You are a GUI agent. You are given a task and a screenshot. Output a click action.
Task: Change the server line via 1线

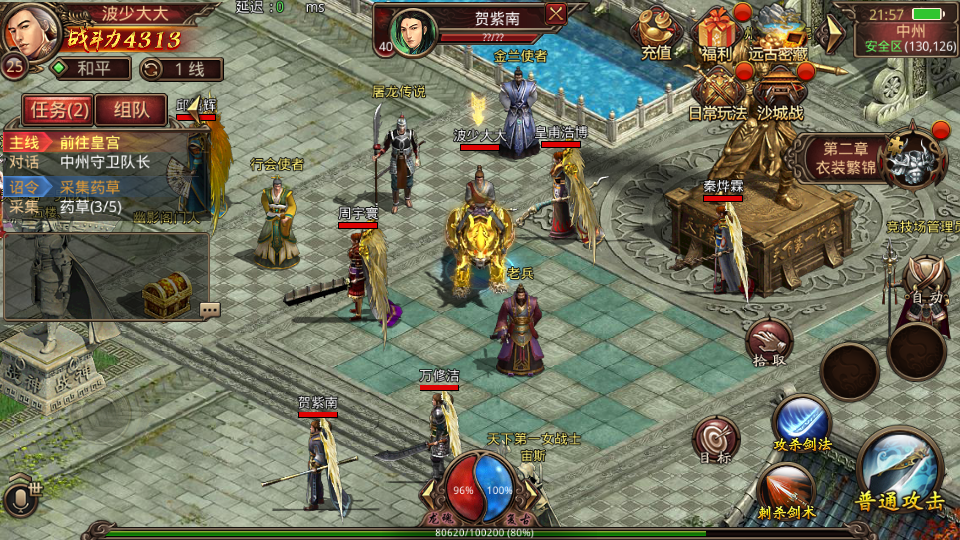pyautogui.click(x=181, y=69)
